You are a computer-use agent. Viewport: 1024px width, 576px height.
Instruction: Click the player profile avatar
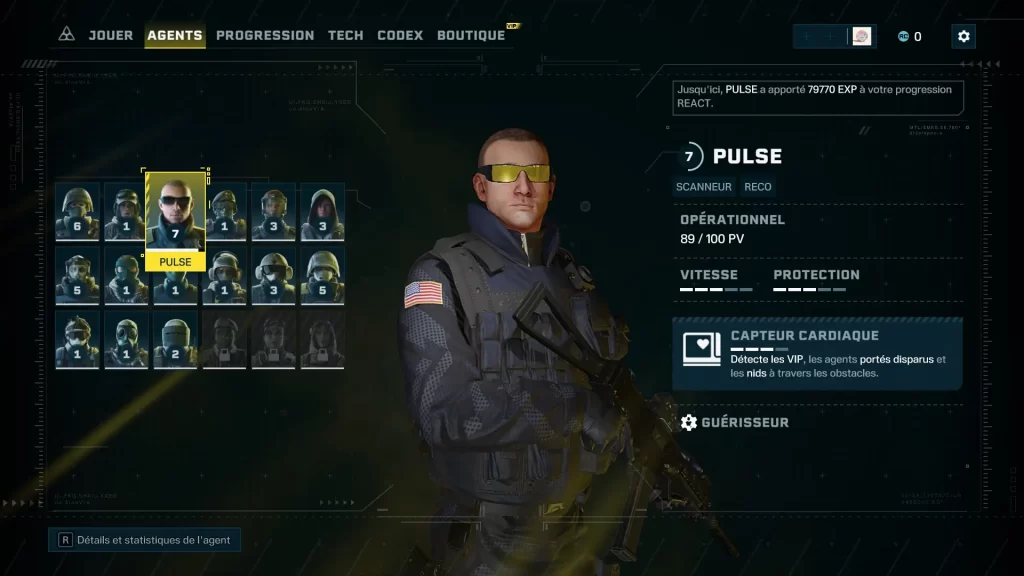pos(861,36)
